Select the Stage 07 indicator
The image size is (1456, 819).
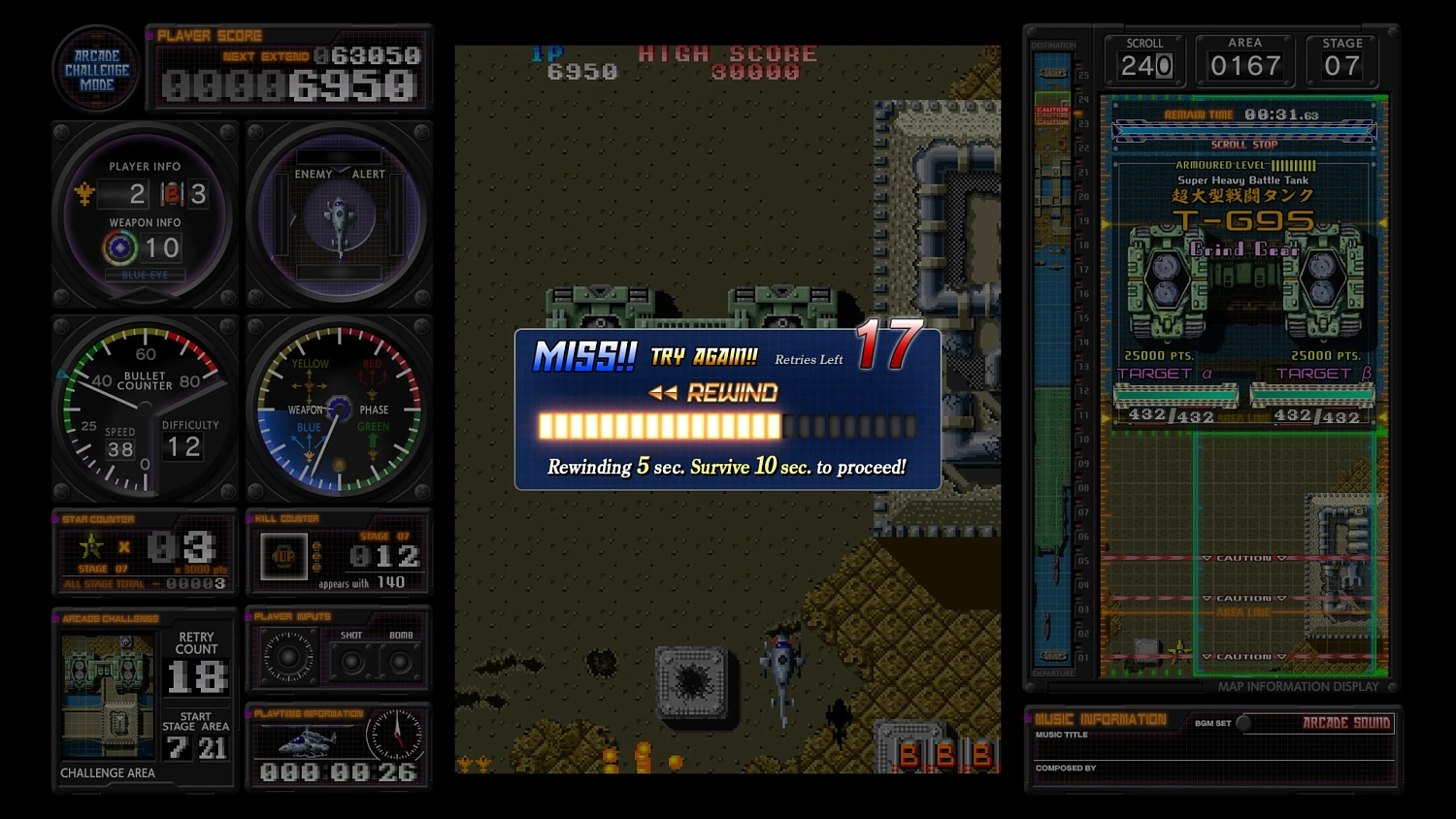[x=1342, y=61]
